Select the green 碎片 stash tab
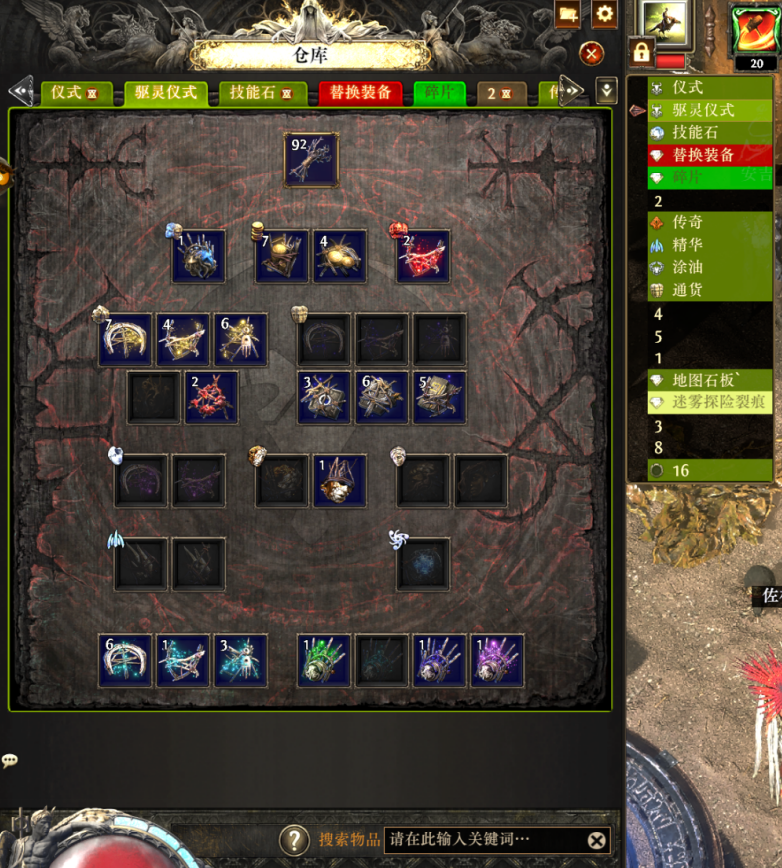782x868 pixels. point(440,93)
